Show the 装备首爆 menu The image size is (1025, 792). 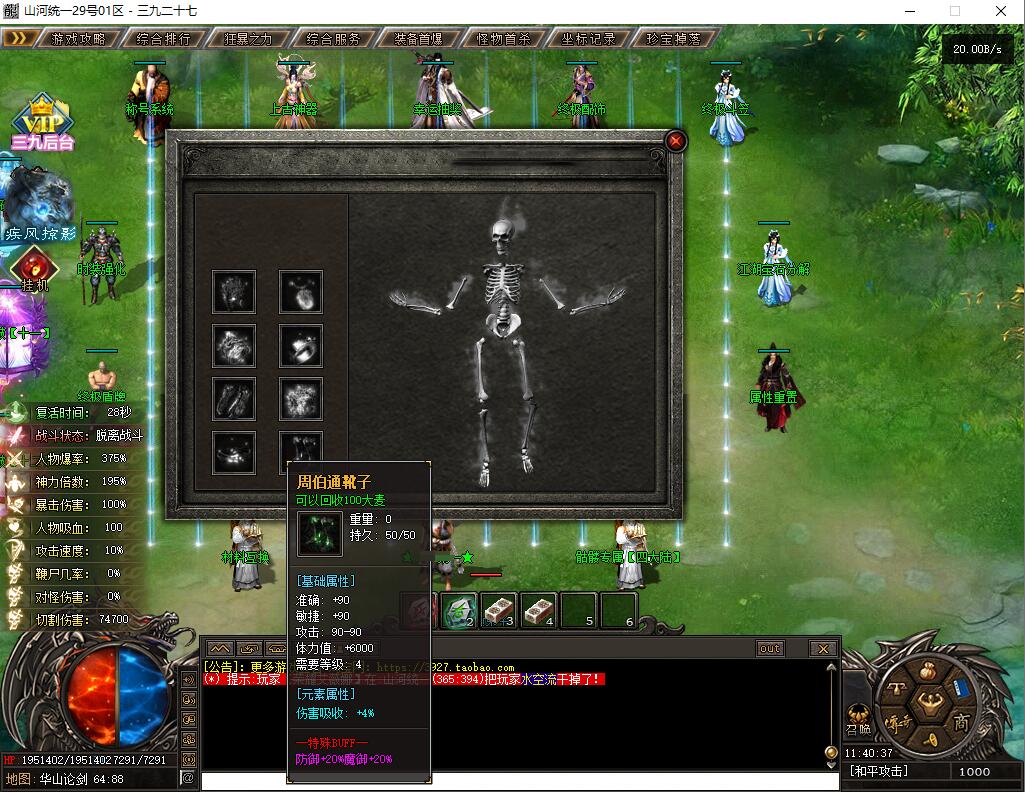419,39
